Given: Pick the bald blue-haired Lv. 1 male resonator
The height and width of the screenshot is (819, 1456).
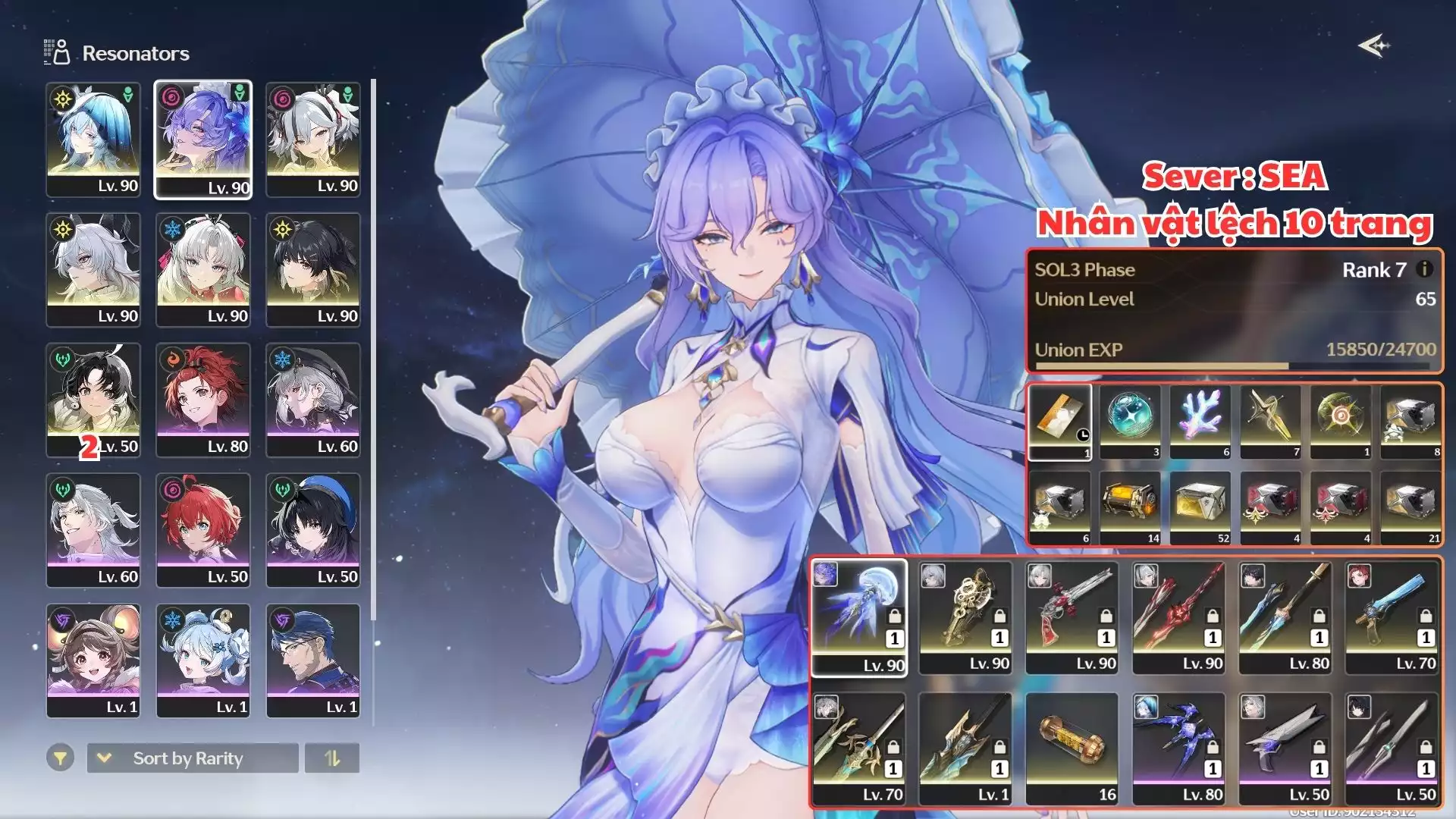Looking at the screenshot, I should click(x=313, y=661).
